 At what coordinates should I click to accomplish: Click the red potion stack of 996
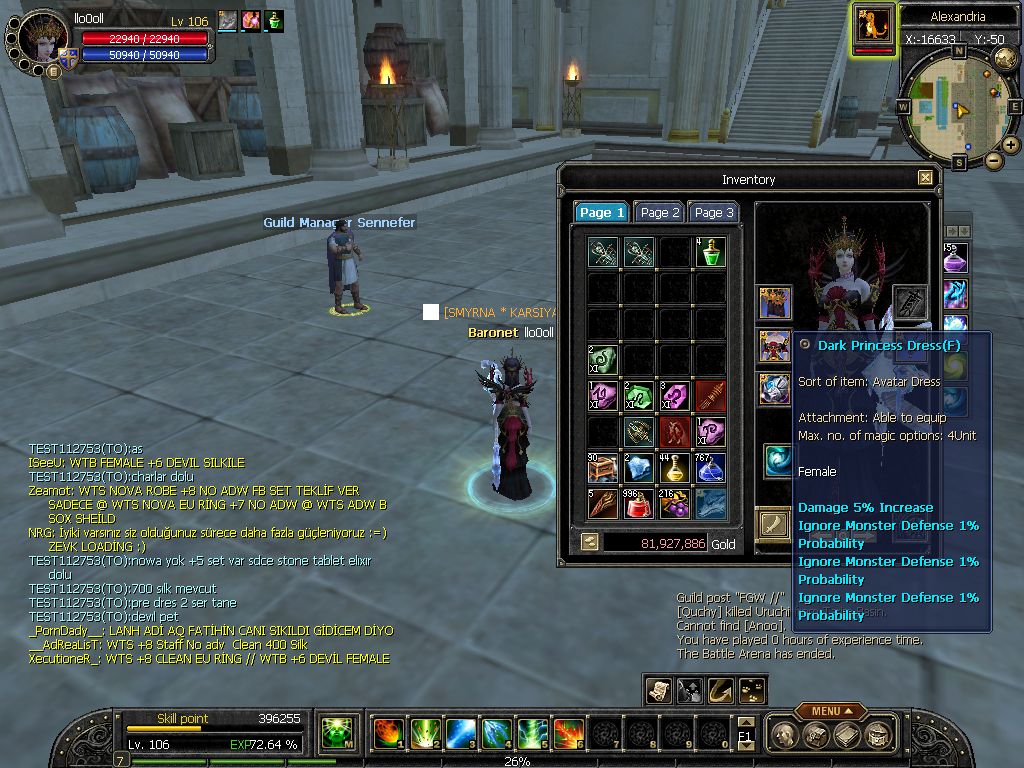[638, 504]
